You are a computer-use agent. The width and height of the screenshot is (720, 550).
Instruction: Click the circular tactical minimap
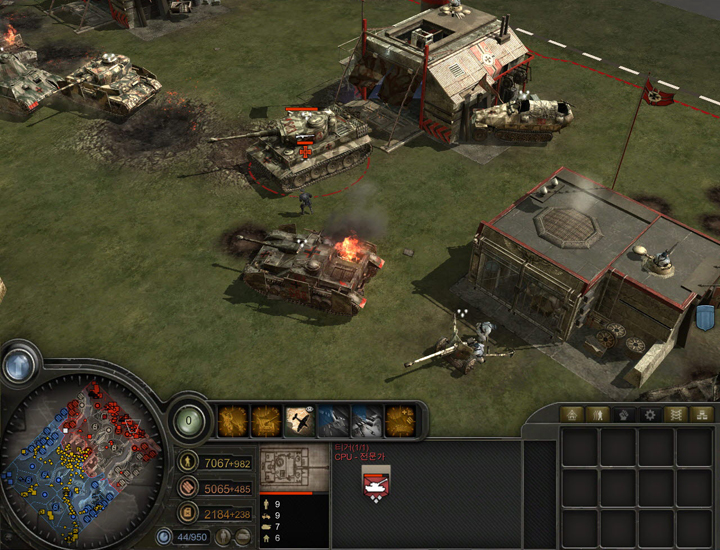click(x=84, y=451)
